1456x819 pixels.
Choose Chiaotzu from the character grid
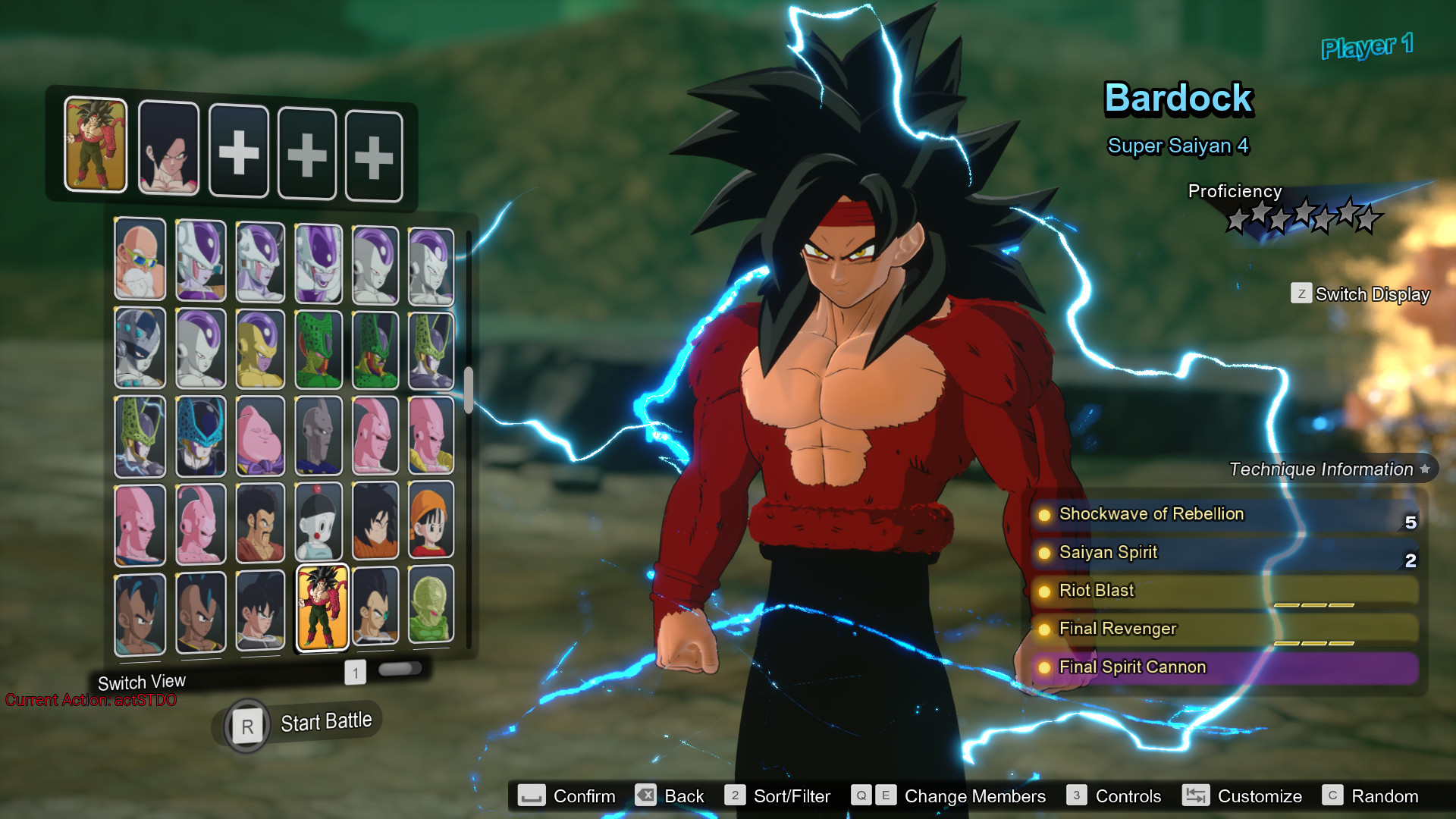[318, 523]
